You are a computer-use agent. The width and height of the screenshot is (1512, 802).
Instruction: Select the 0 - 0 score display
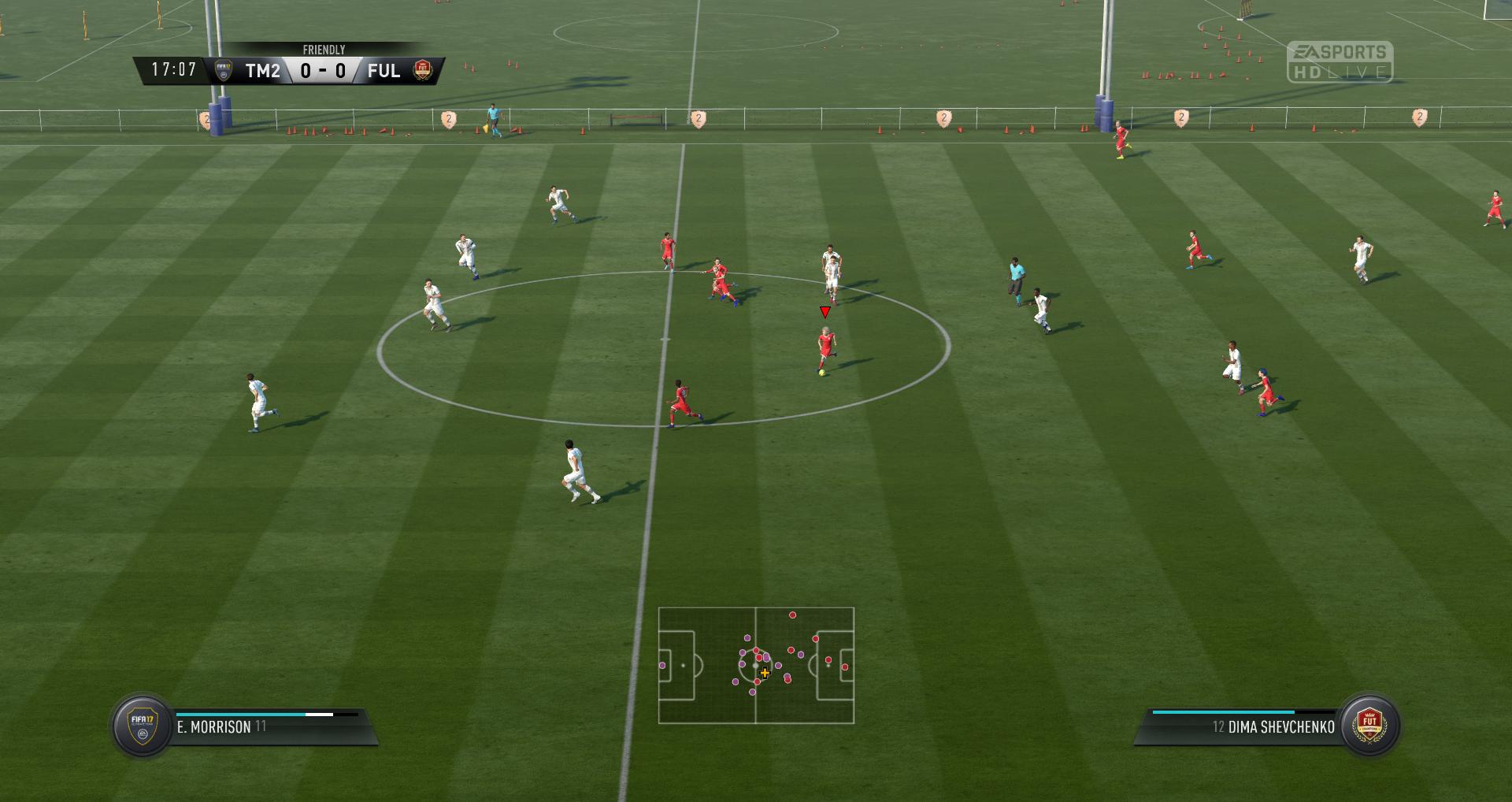324,69
